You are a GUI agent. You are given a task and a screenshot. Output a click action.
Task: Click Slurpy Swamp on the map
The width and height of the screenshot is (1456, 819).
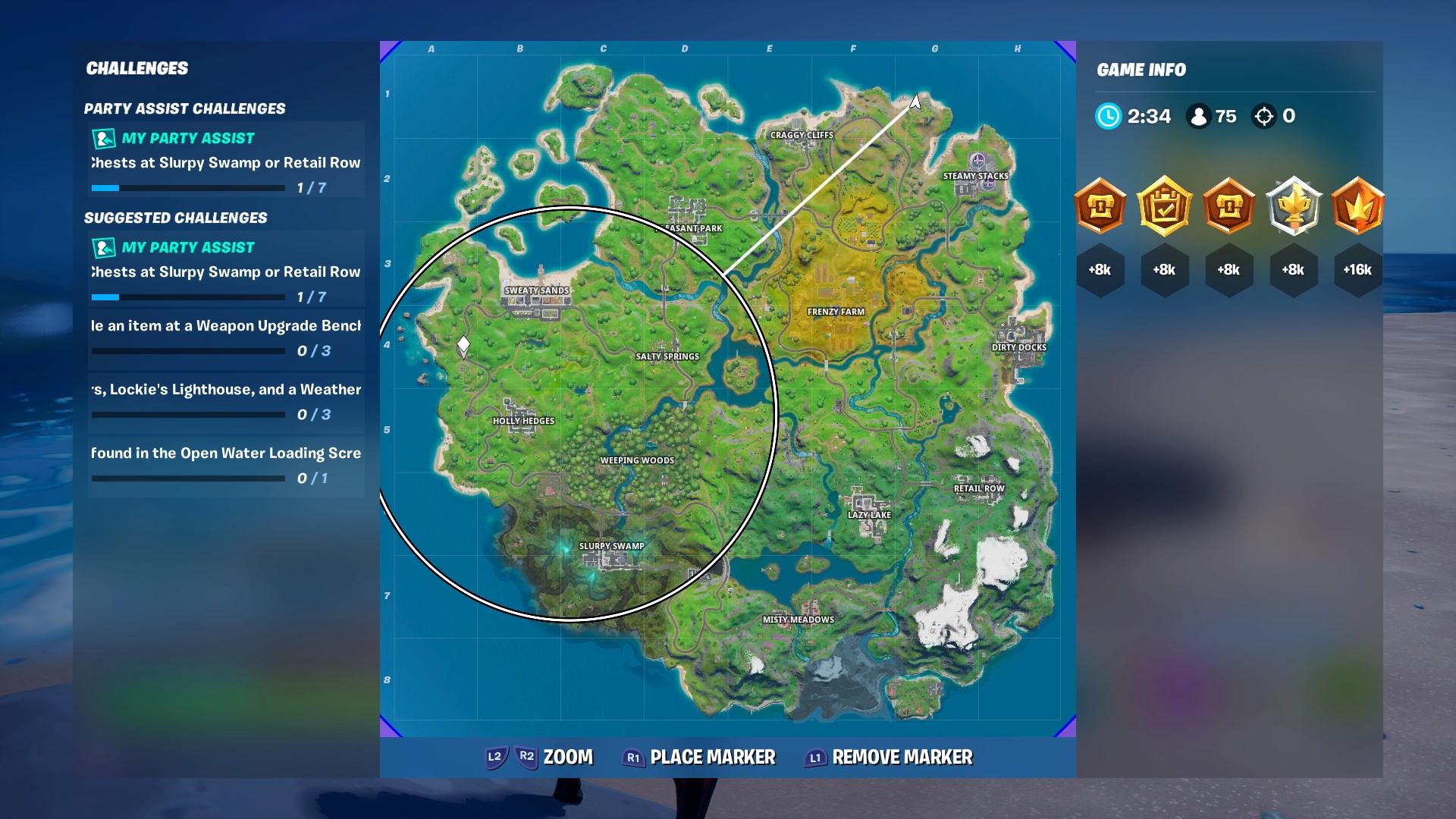point(611,546)
